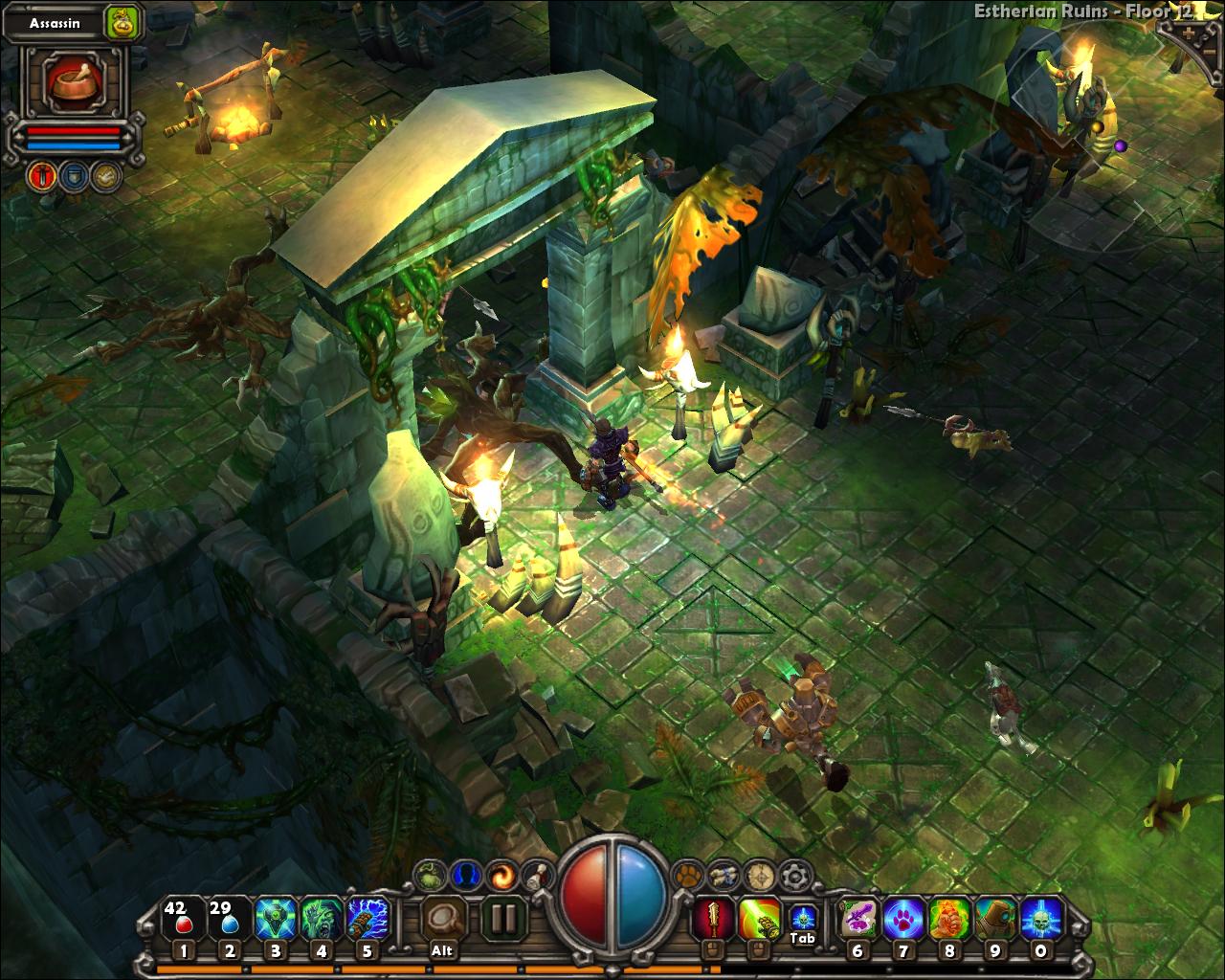The width and height of the screenshot is (1225, 980).
Task: Open the skills menu via orange swirl icon
Action: [x=501, y=876]
